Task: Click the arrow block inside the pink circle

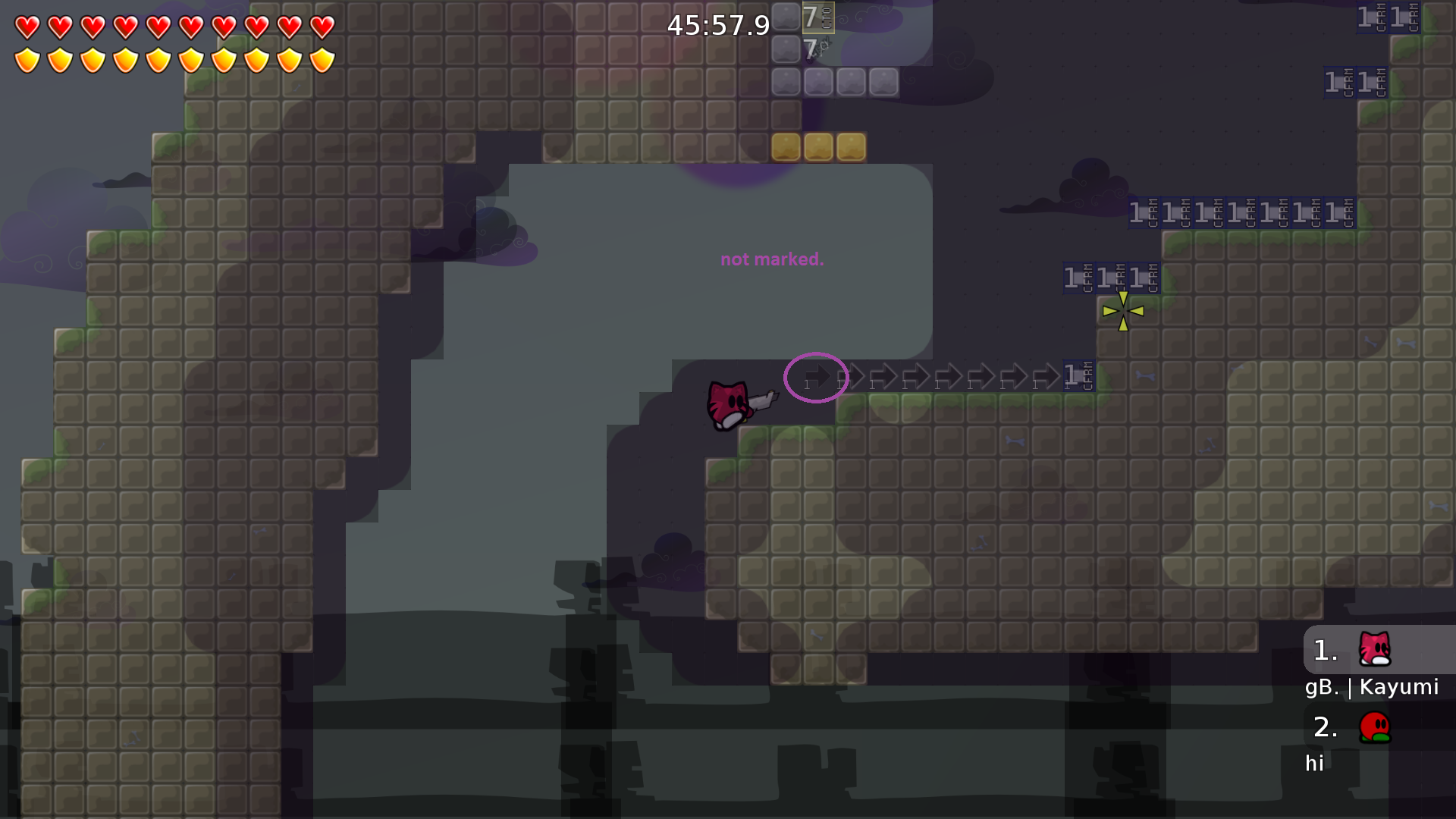Action: 816,377
